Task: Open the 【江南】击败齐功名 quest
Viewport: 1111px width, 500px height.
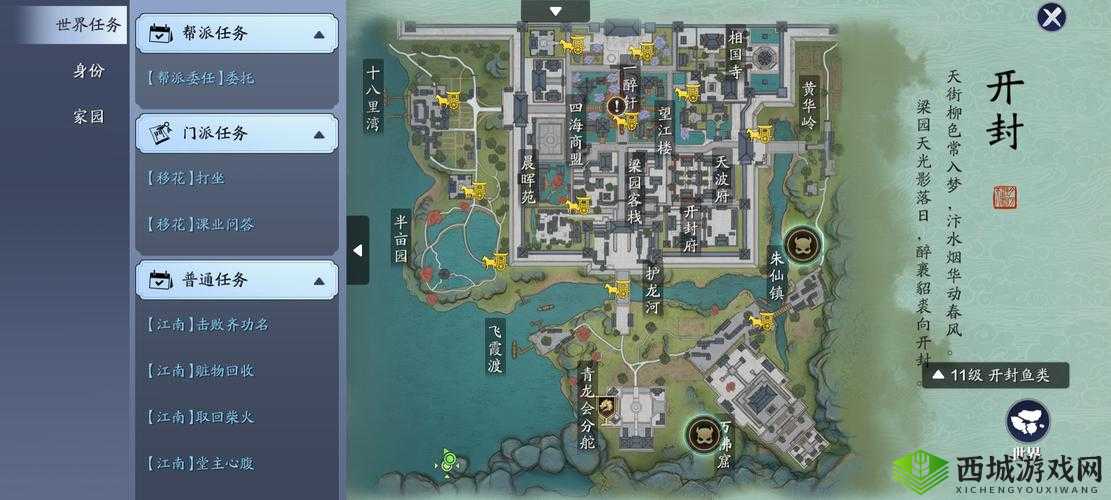Action: coord(207,324)
